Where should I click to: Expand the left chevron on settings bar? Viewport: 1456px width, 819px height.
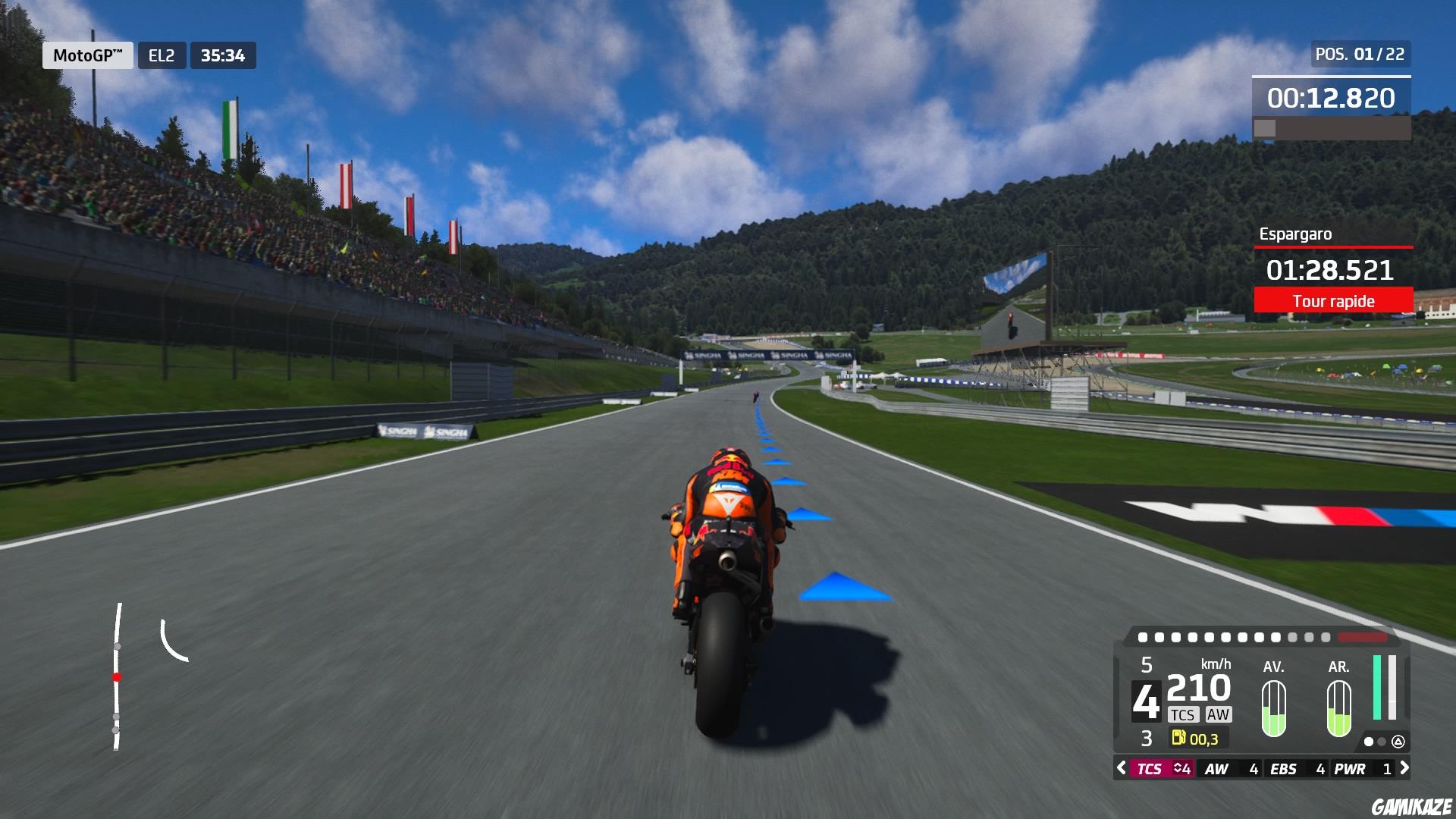(x=1122, y=769)
